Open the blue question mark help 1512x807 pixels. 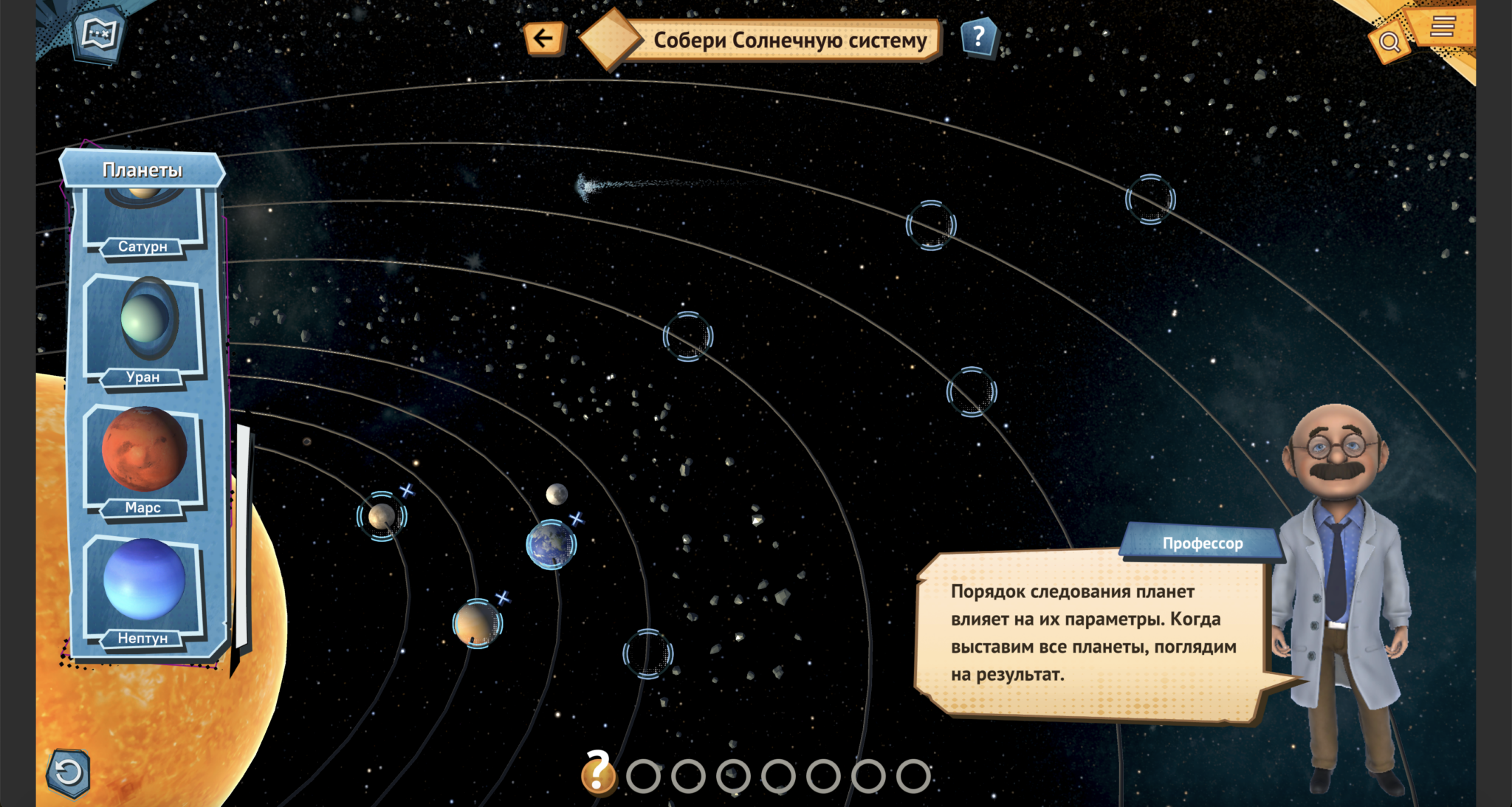coord(979,36)
